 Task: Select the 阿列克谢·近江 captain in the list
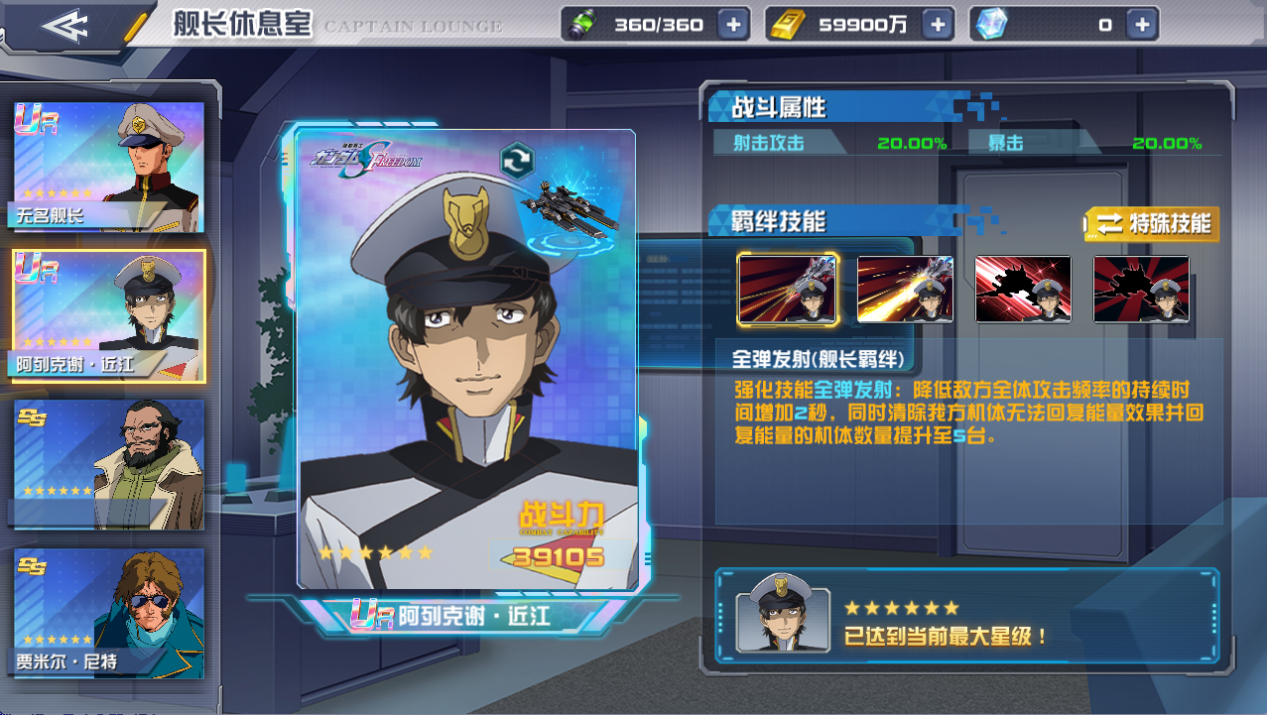tap(109, 316)
